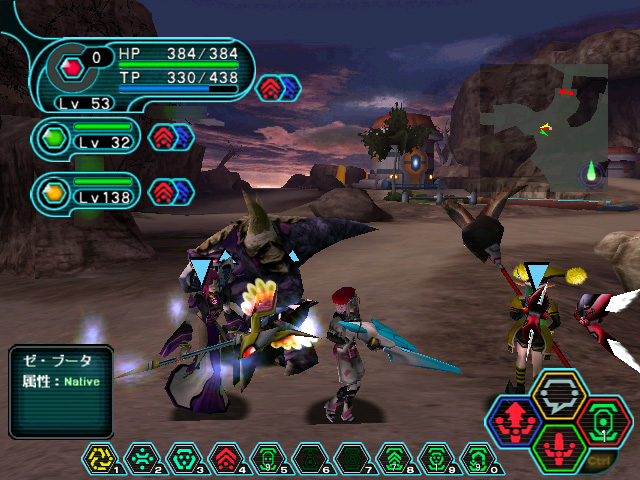
Task: Use the green item in slot 5
Action: (265, 459)
